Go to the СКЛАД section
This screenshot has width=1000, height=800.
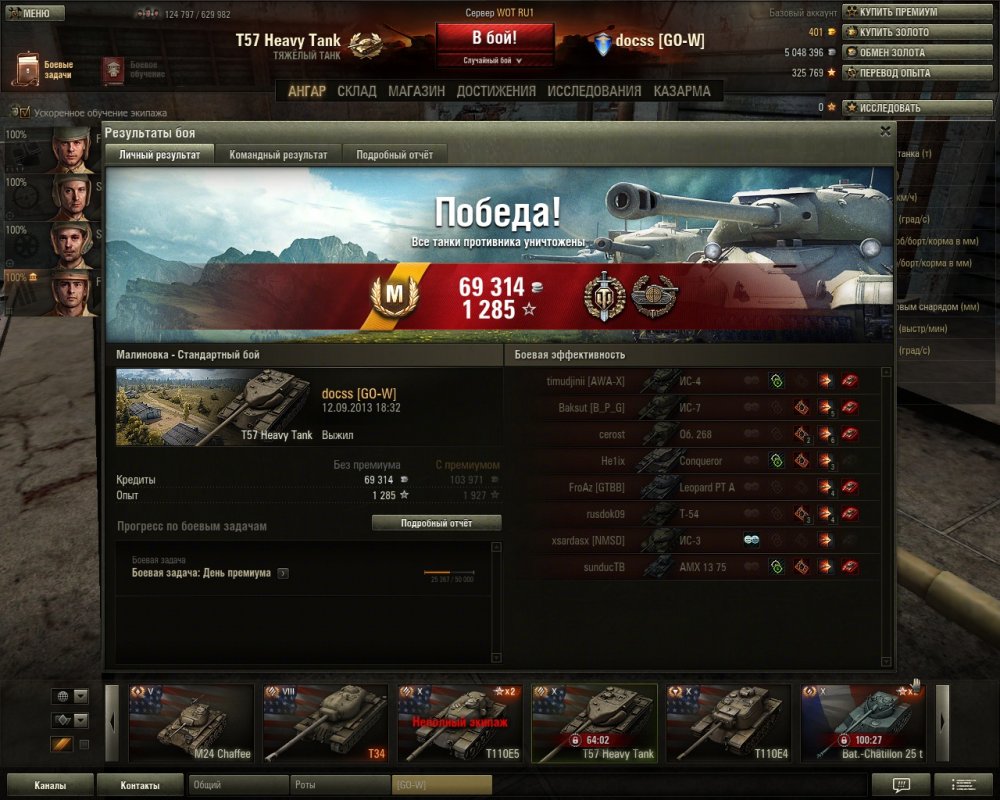(x=357, y=91)
